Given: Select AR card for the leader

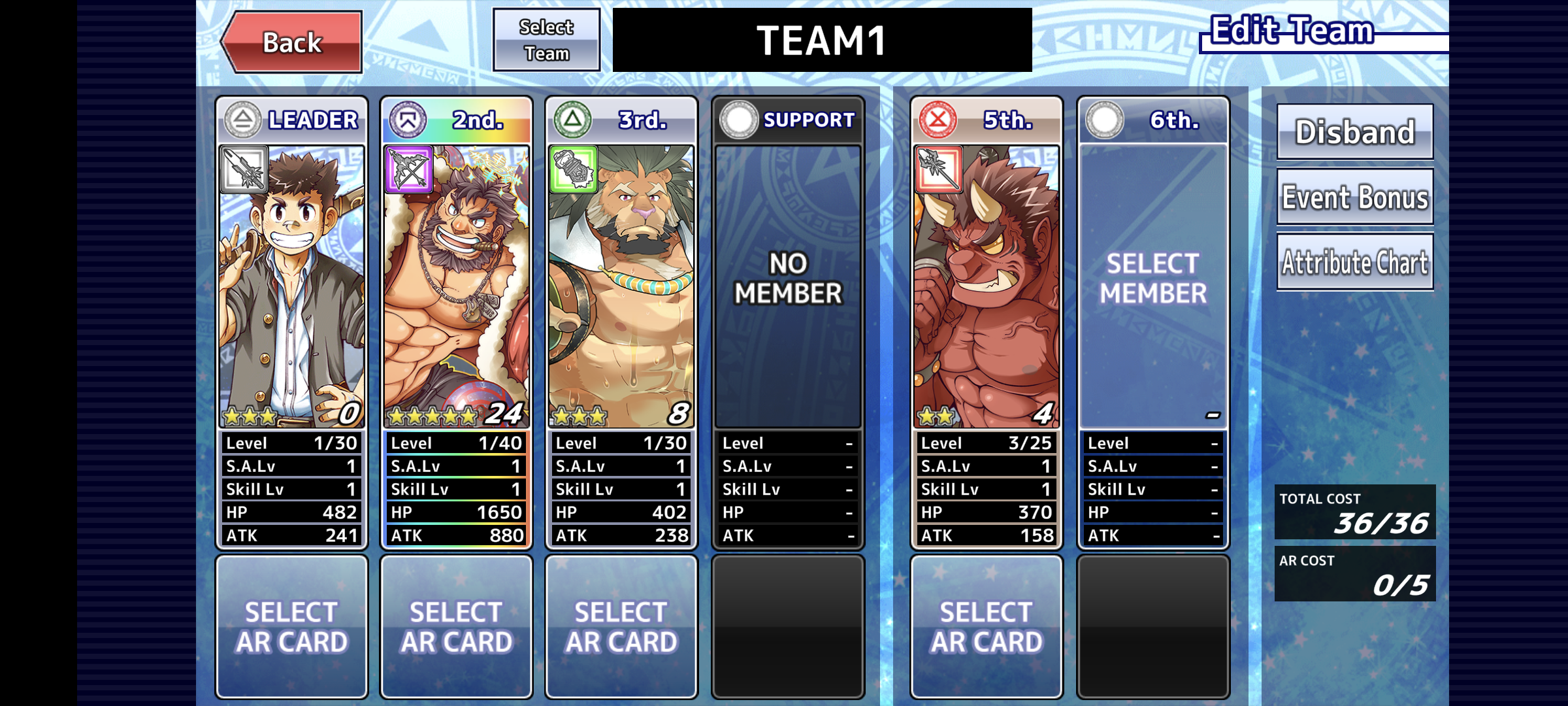Looking at the screenshot, I should 291,627.
